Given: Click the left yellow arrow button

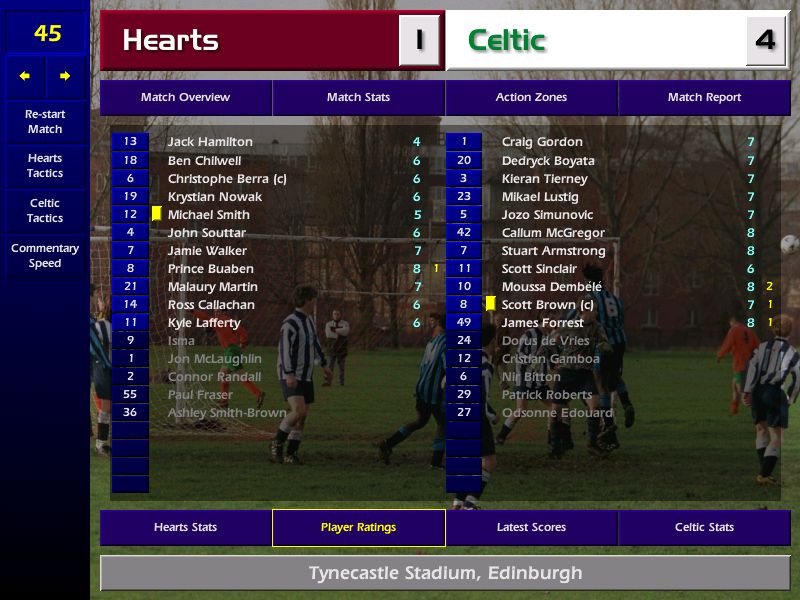Looking at the screenshot, I should click(x=25, y=76).
